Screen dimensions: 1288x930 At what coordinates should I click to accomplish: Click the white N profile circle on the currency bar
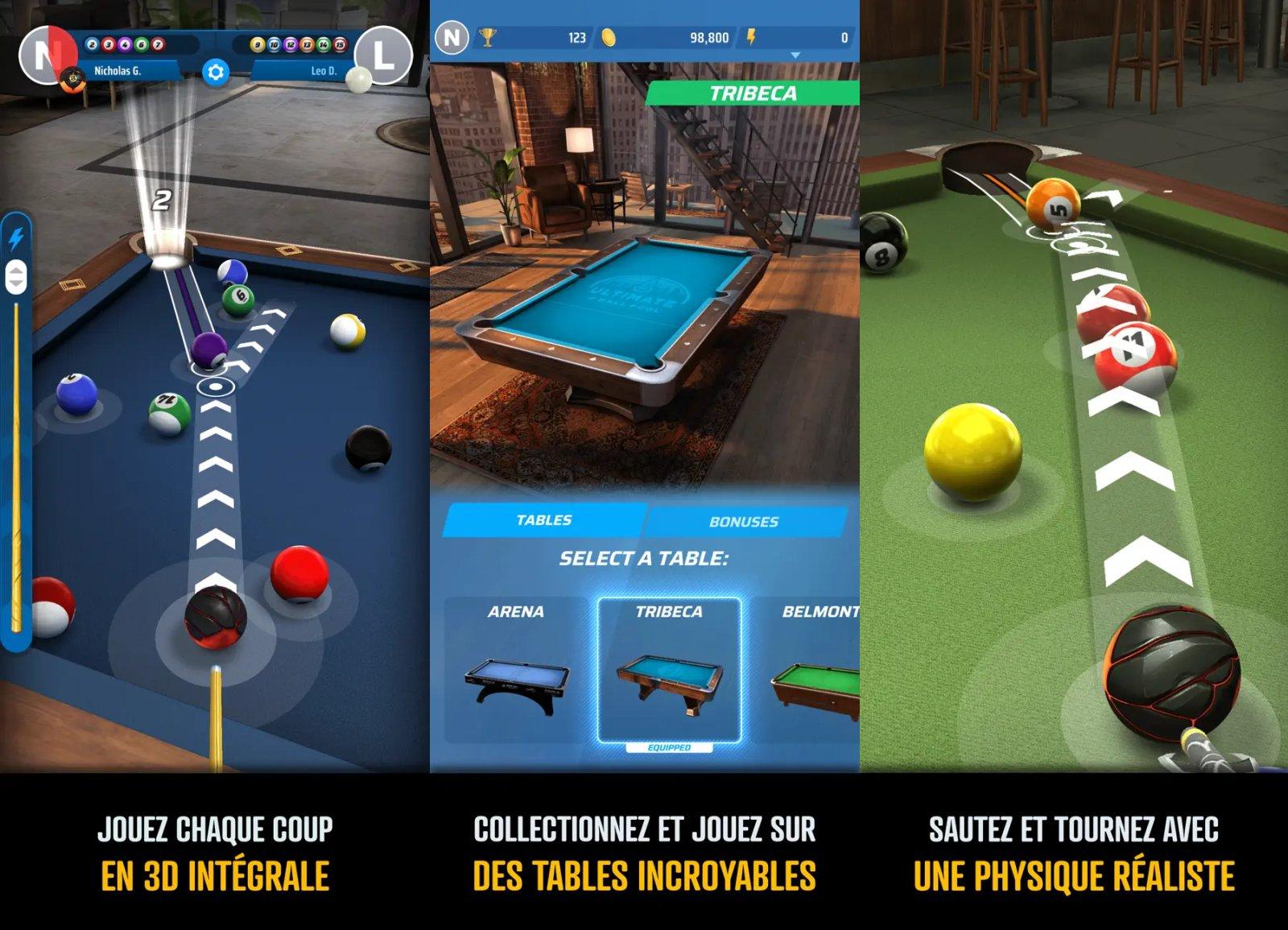[452, 36]
